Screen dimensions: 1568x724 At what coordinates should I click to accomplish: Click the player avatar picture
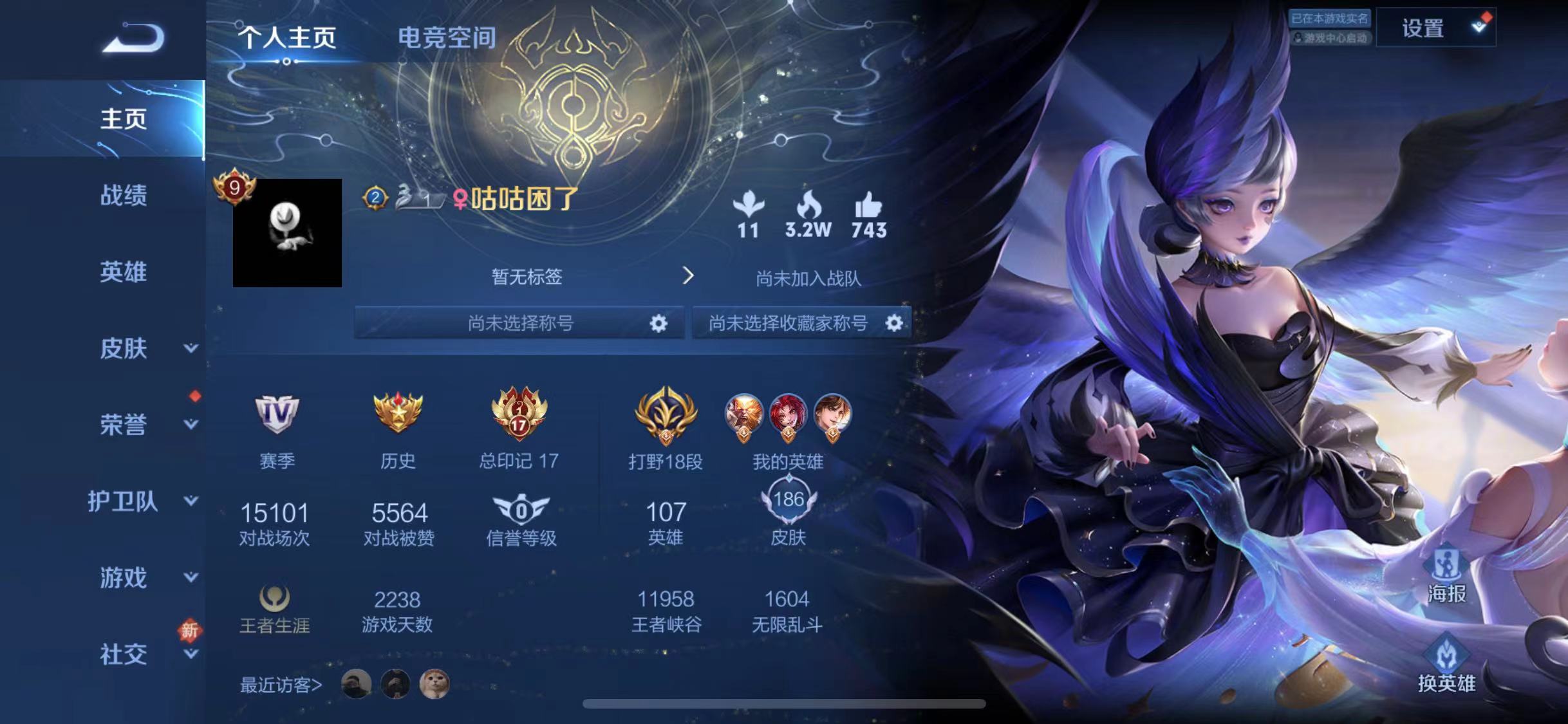(287, 233)
